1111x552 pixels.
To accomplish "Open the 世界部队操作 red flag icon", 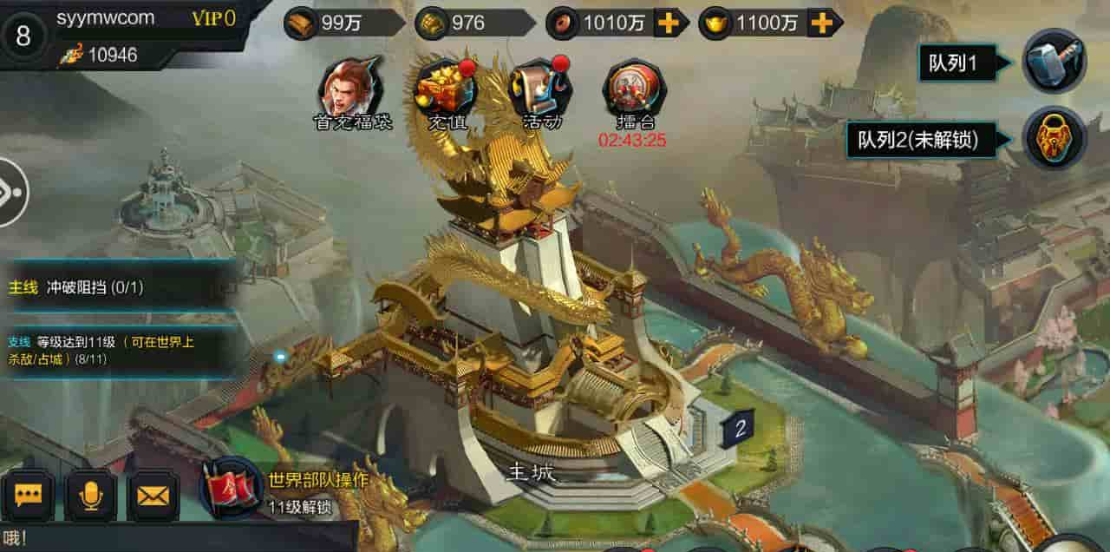I will (231, 489).
